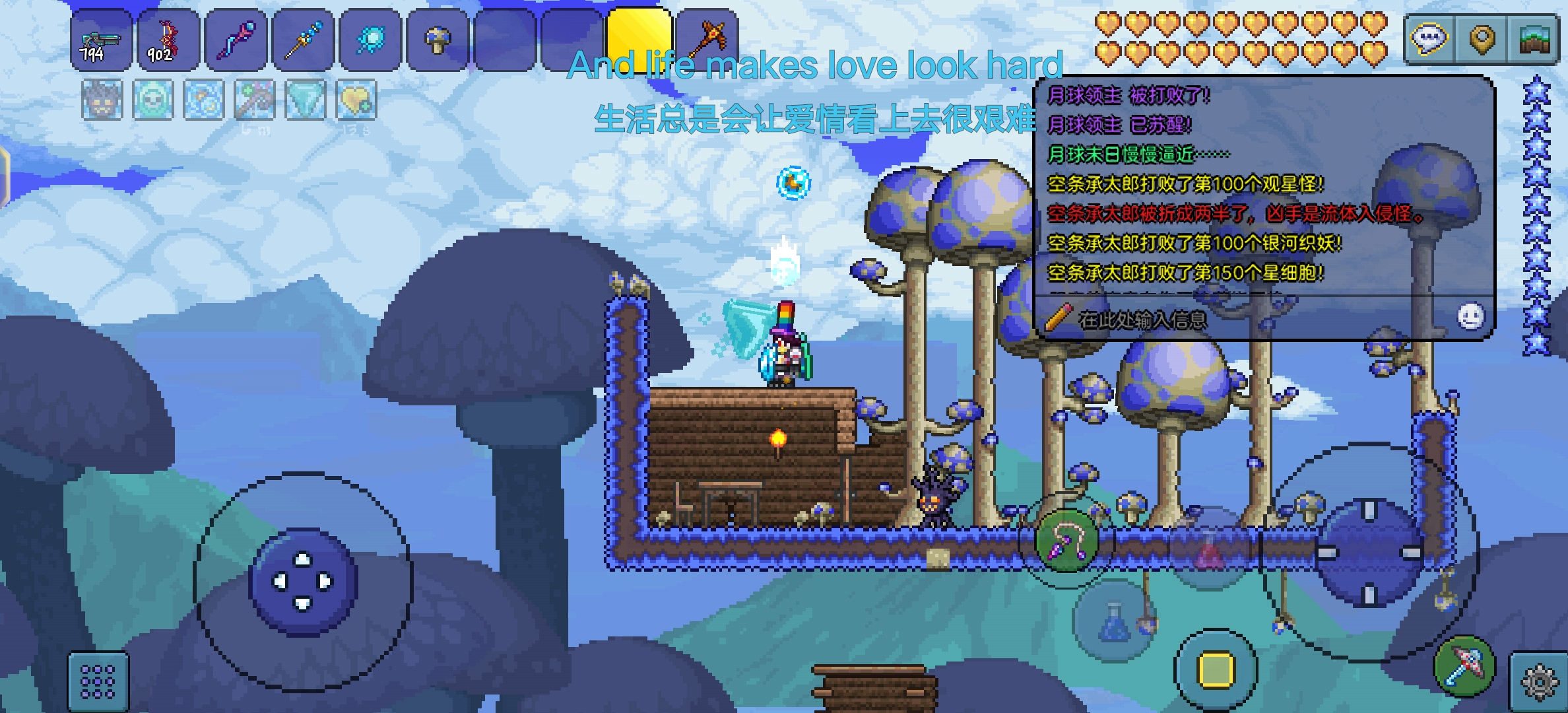Open the inventory grid button
The width and height of the screenshot is (1568, 713).
click(98, 681)
